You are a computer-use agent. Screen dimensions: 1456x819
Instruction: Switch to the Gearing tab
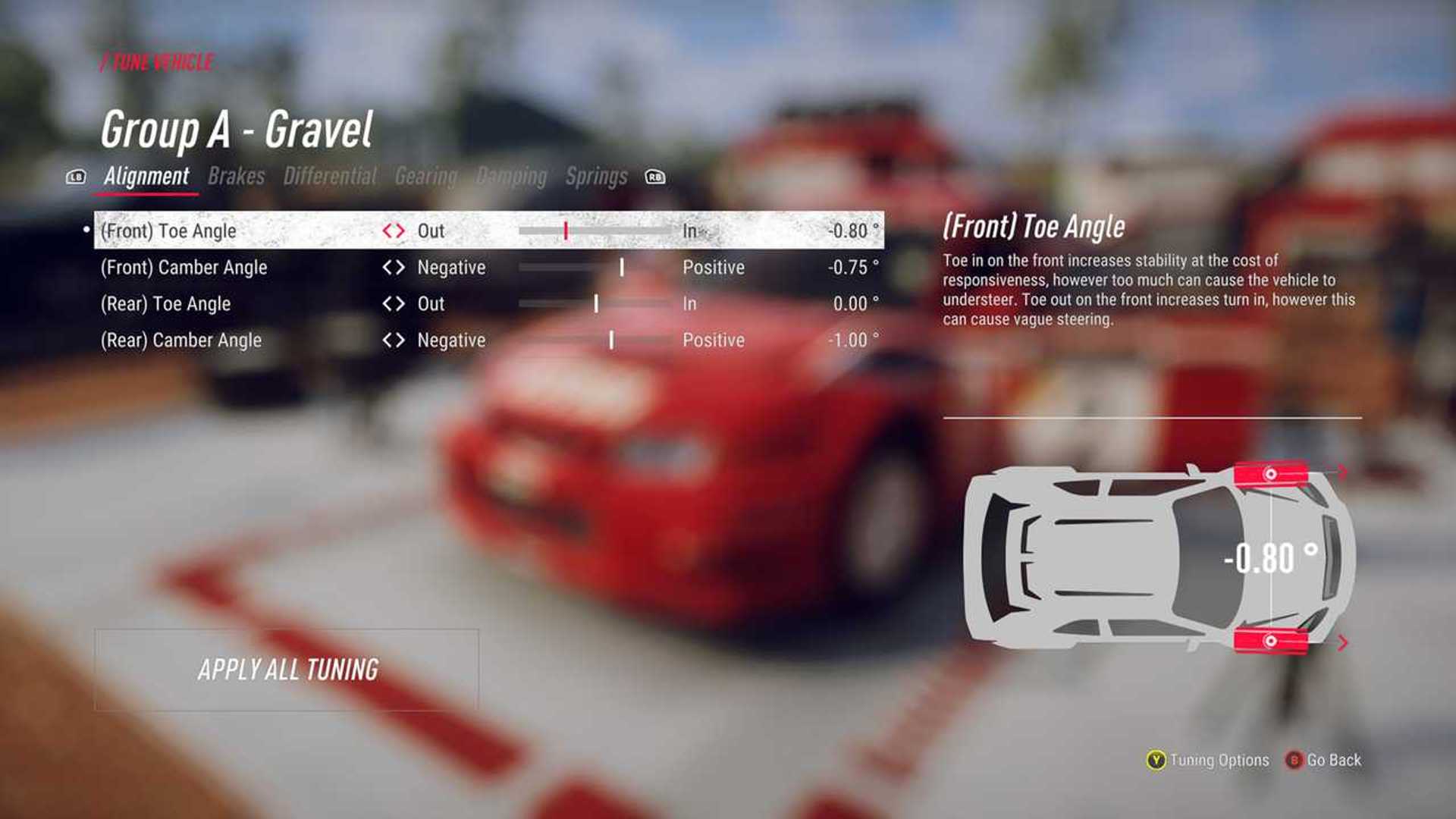425,176
